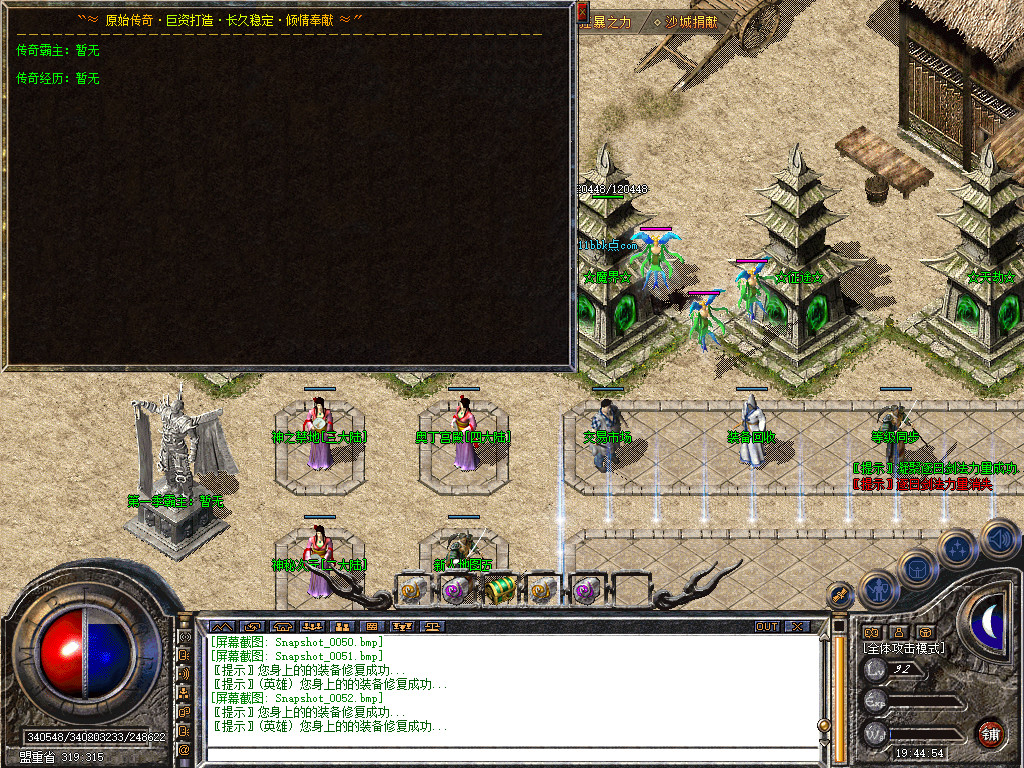Click the small orange satellite icon

click(838, 596)
